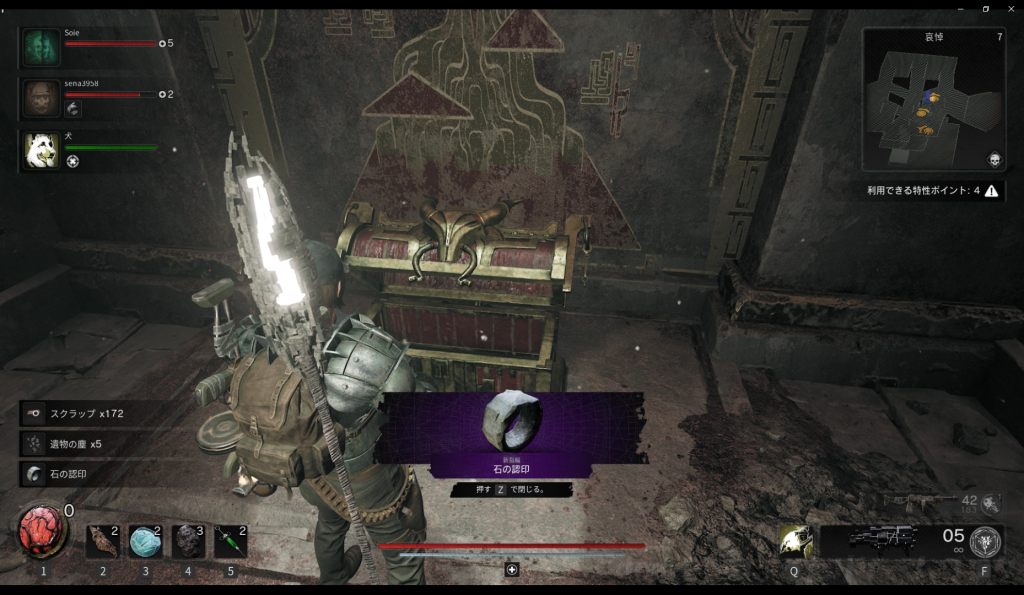
Task: Select the red Dragon Heart healing item
Action: coord(40,531)
